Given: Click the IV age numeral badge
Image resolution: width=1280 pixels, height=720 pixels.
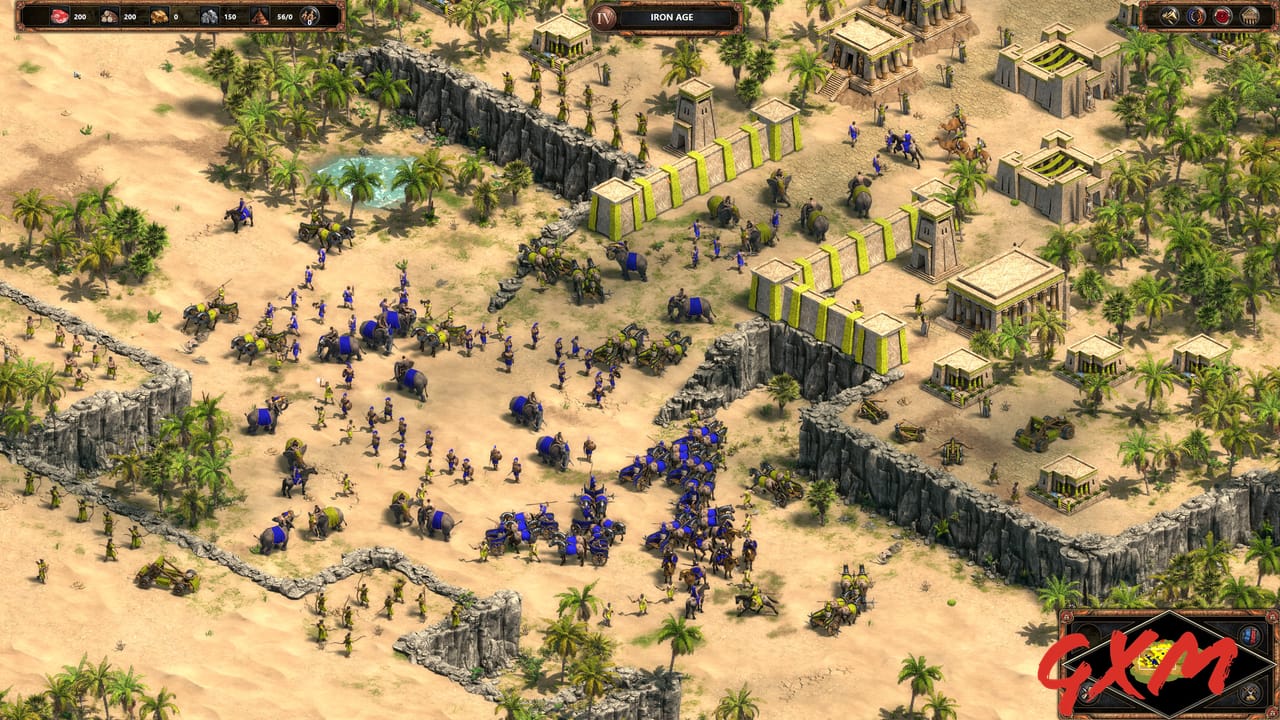Looking at the screenshot, I should (x=605, y=17).
